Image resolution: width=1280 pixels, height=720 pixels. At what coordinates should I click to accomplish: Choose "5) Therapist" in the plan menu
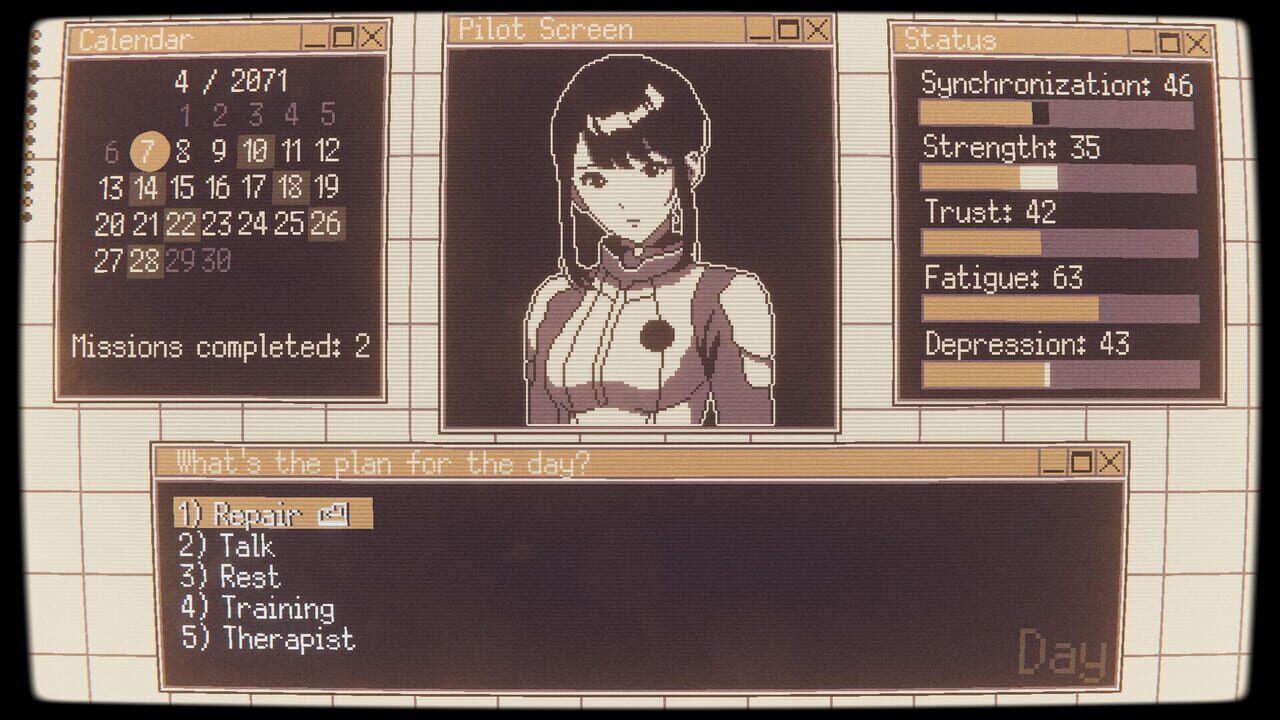coord(266,639)
